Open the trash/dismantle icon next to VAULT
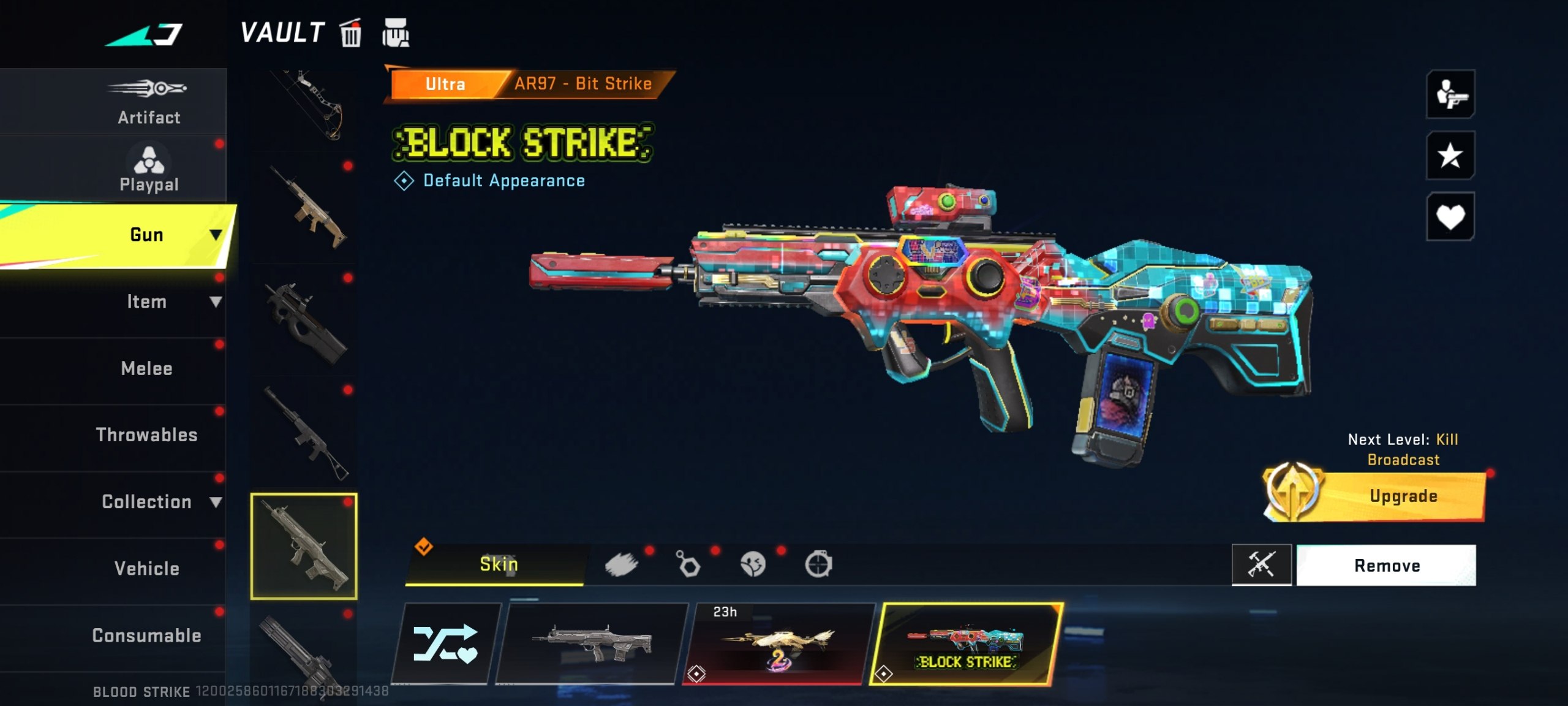The image size is (1568, 706). pyautogui.click(x=351, y=34)
